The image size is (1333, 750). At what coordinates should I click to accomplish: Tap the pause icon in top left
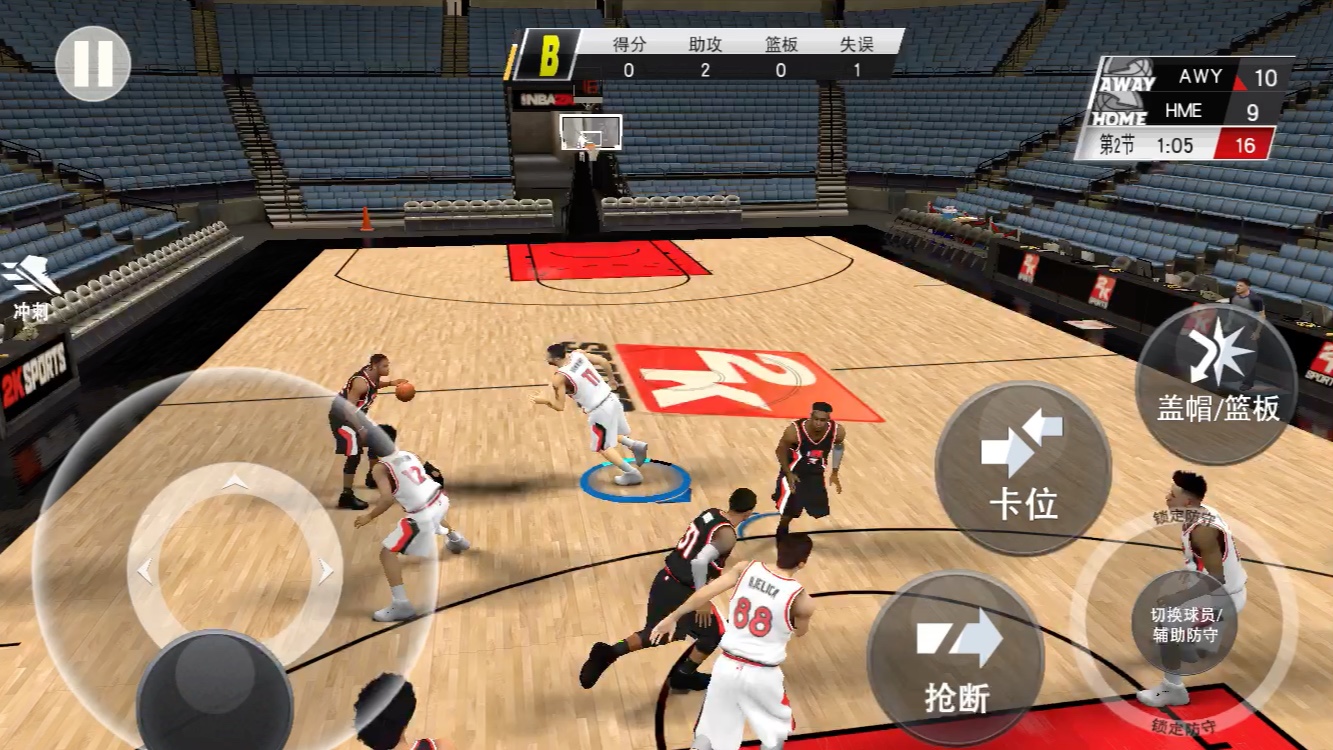click(x=92, y=62)
